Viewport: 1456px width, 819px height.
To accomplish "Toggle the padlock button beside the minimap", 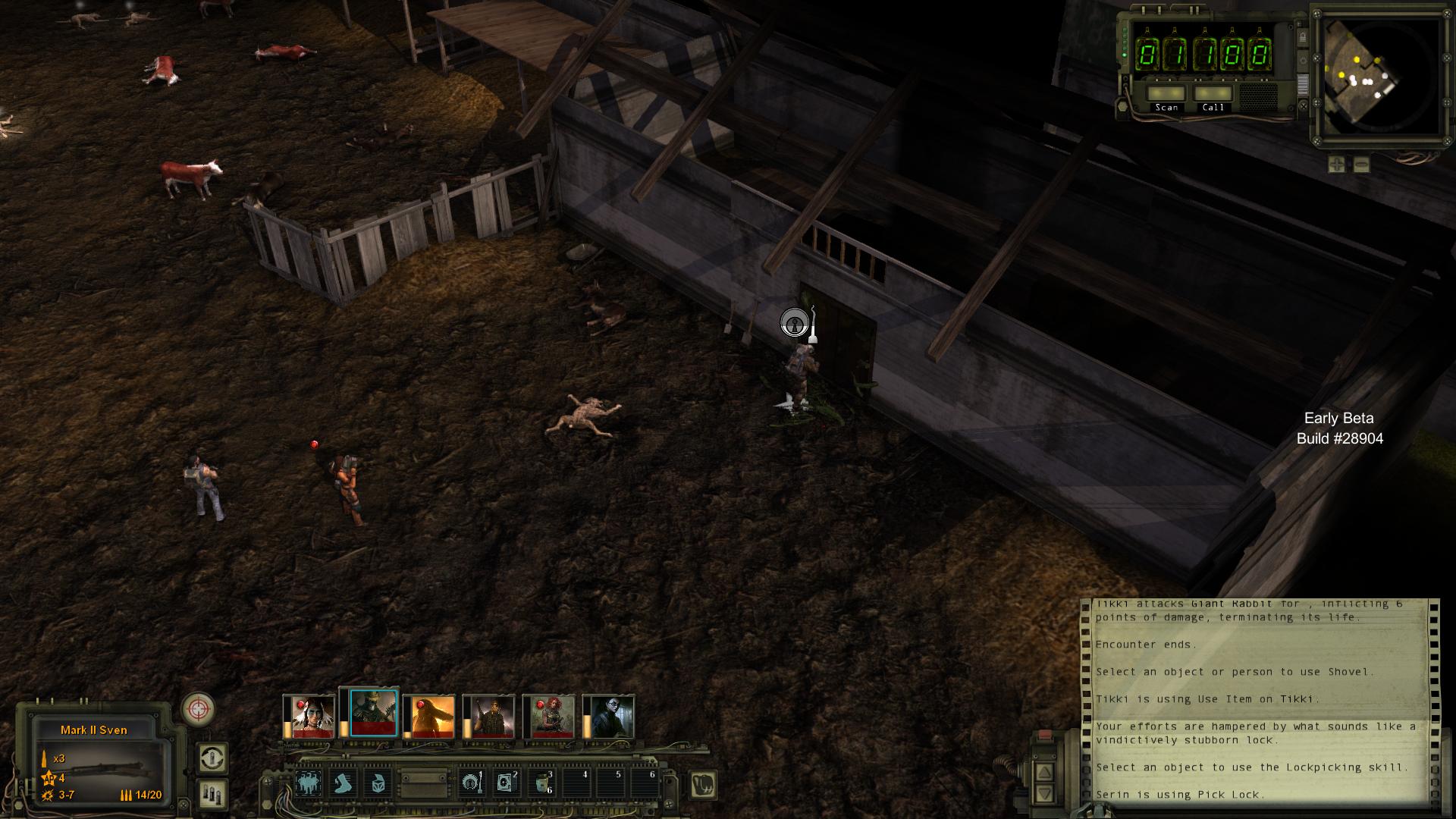I will tap(1301, 37).
